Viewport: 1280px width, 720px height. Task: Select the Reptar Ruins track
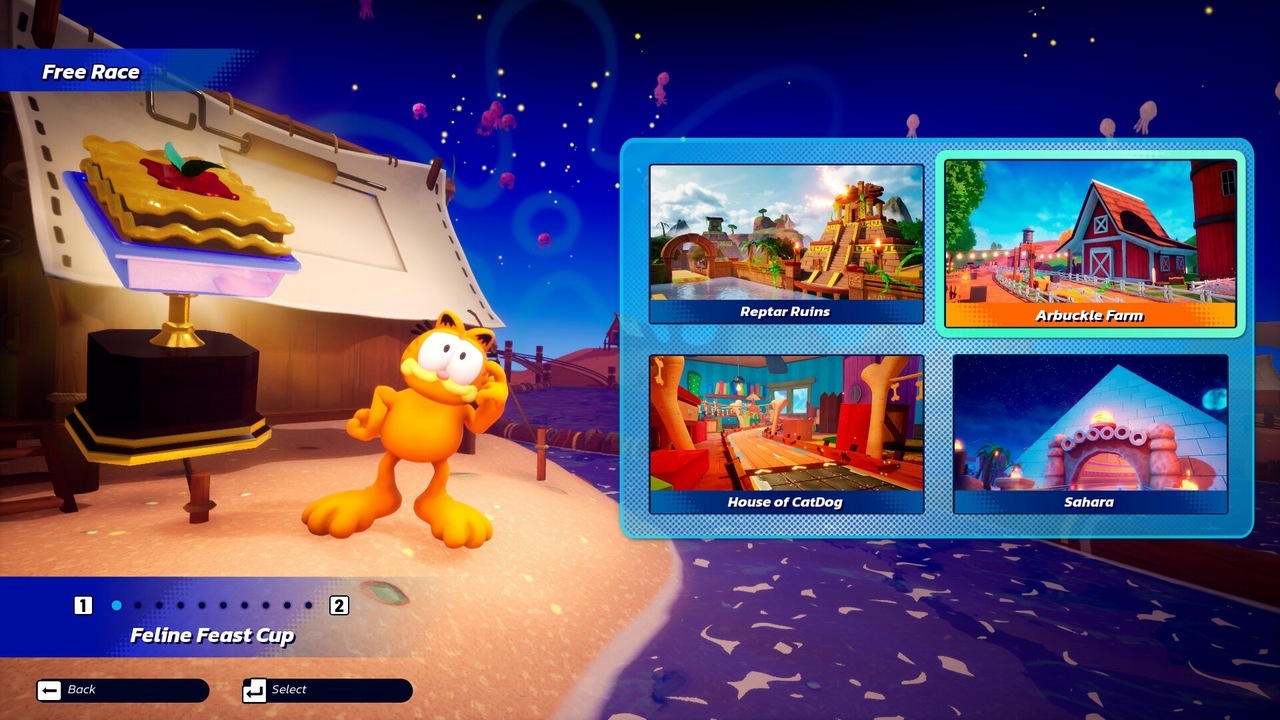point(786,243)
